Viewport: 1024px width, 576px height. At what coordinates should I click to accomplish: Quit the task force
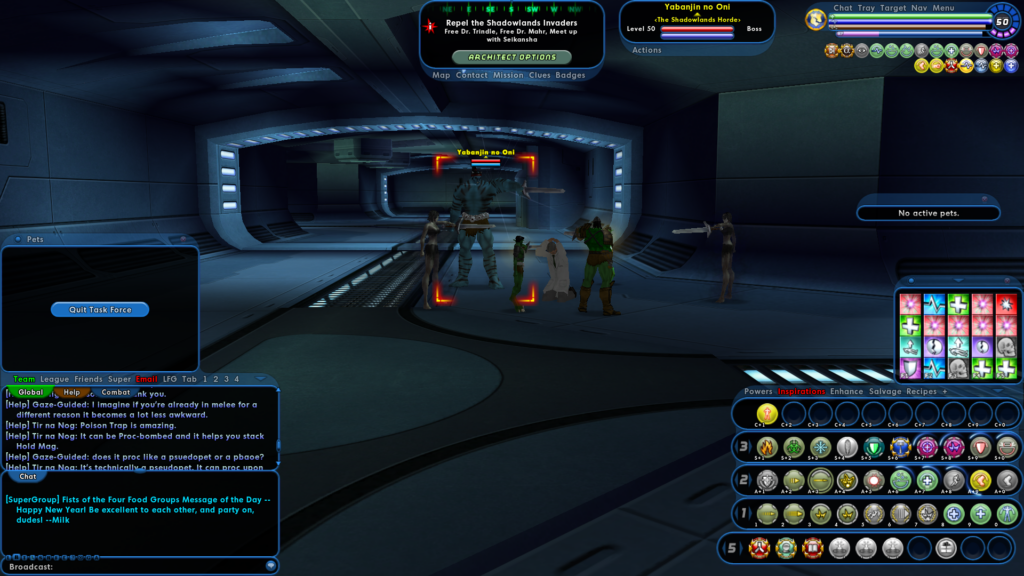(100, 310)
